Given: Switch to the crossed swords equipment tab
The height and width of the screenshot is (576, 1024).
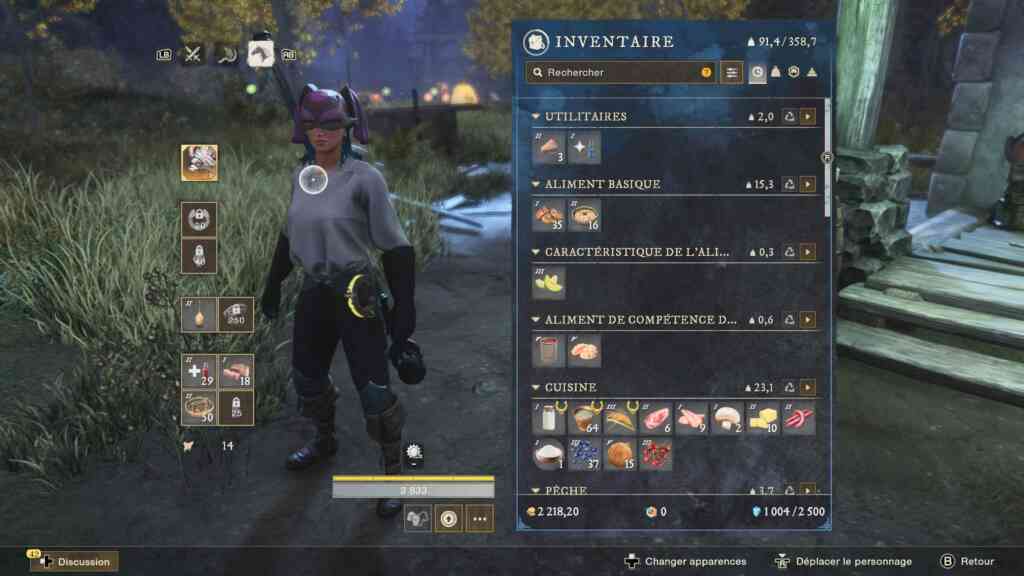Looking at the screenshot, I should click(x=193, y=54).
